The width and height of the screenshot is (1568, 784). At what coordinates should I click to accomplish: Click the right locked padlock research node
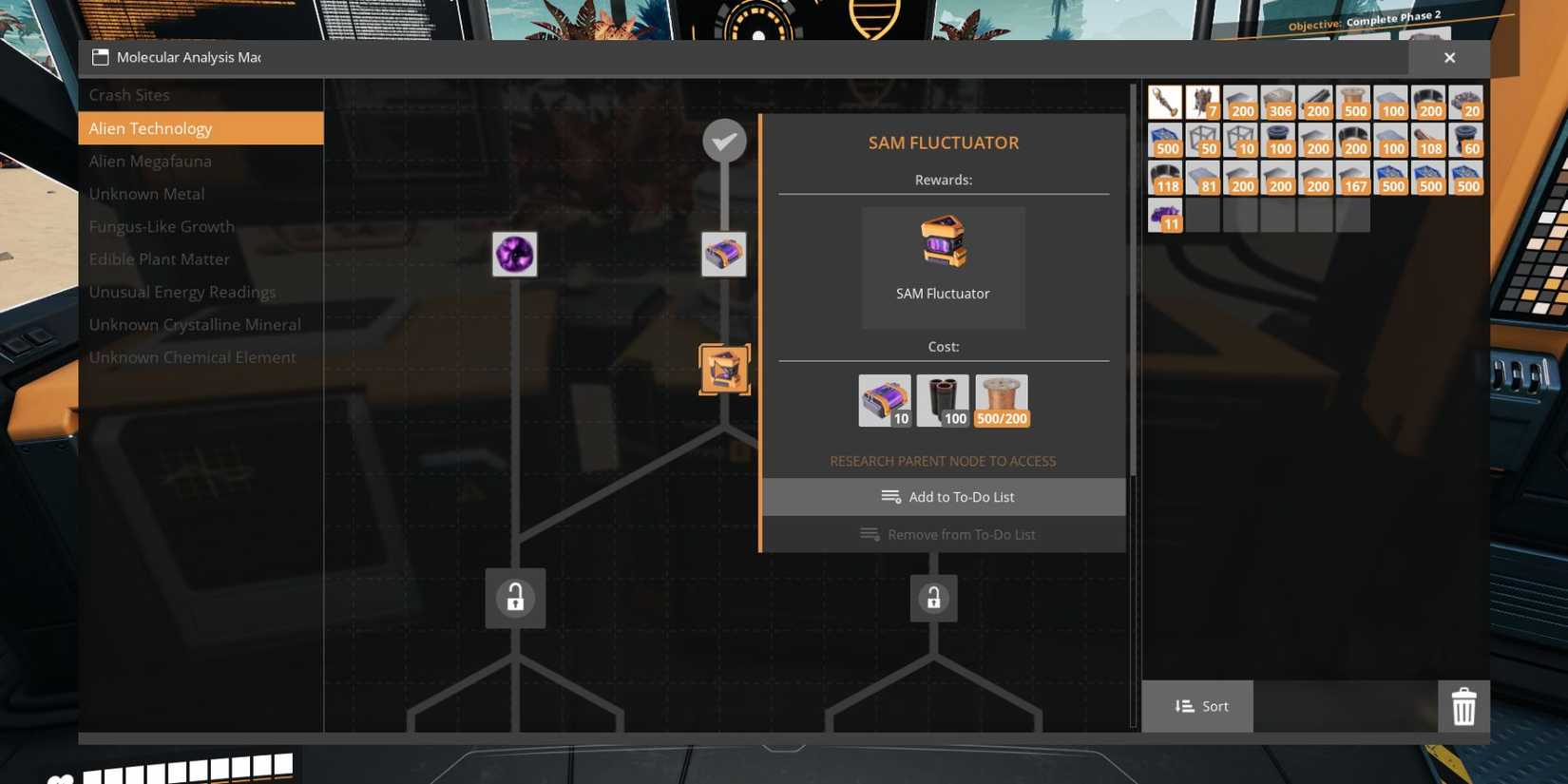tap(933, 598)
